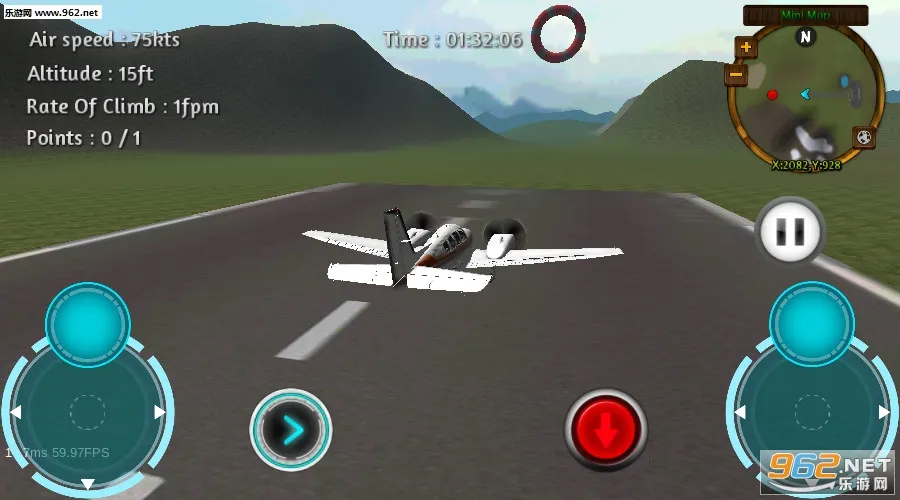The height and width of the screenshot is (500, 900).
Task: Tap the left joystick's down arrow
Action: [88, 485]
